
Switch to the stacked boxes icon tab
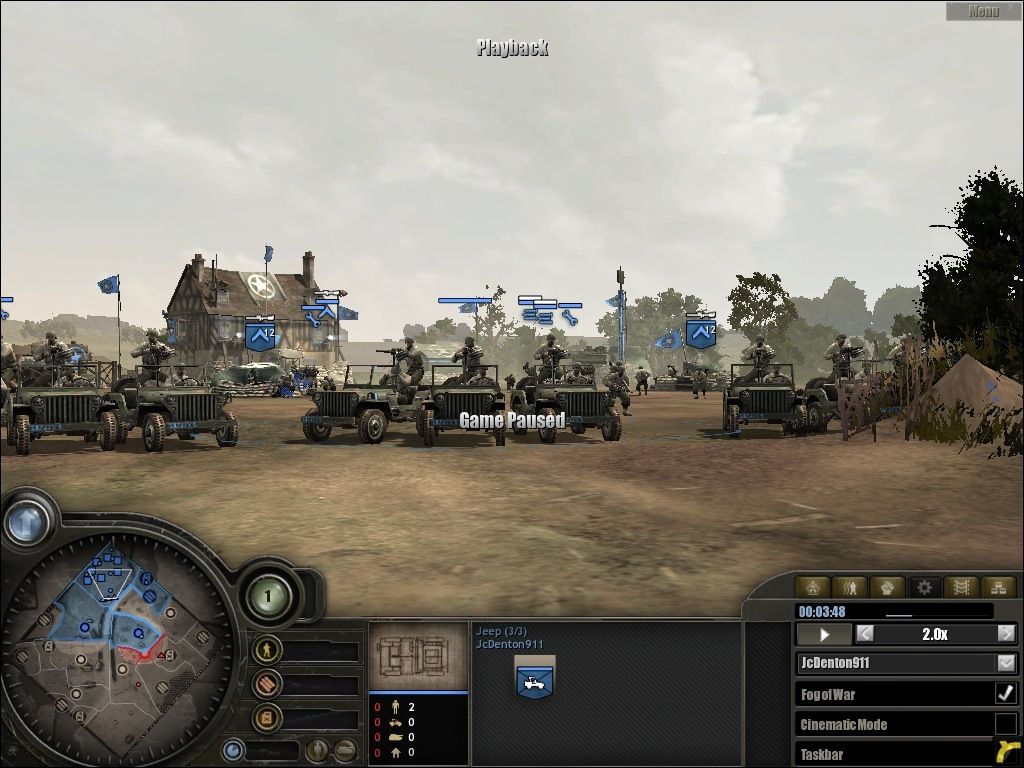click(x=997, y=587)
